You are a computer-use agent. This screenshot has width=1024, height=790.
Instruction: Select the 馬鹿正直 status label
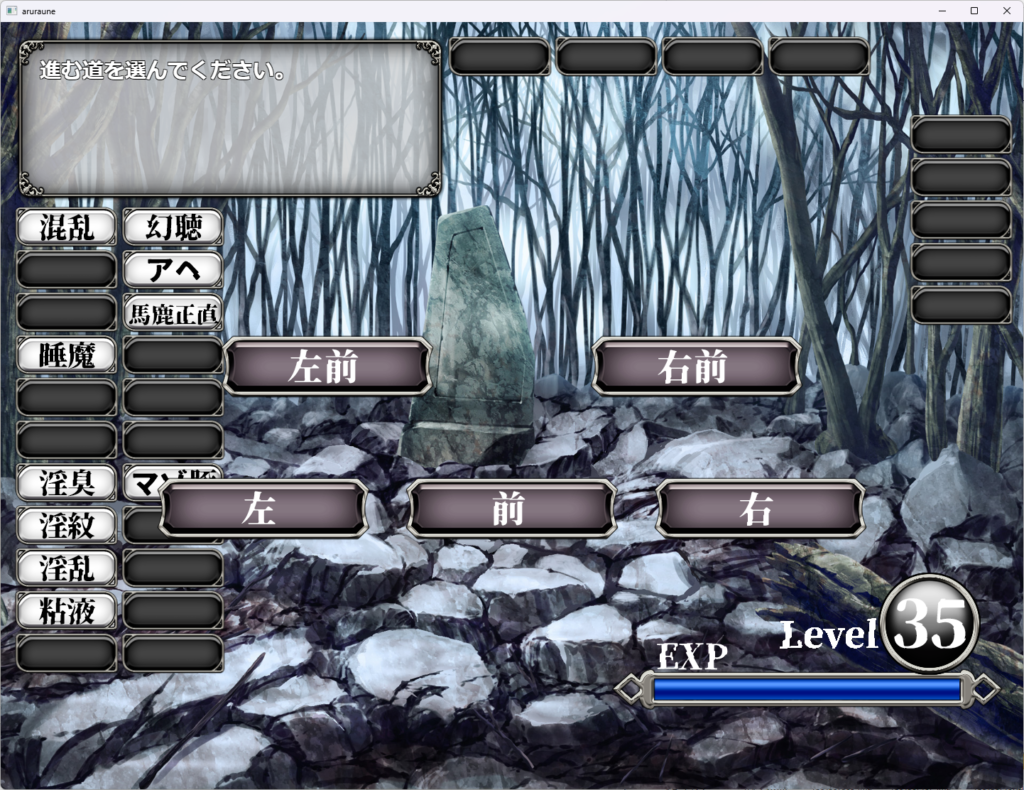tap(173, 312)
